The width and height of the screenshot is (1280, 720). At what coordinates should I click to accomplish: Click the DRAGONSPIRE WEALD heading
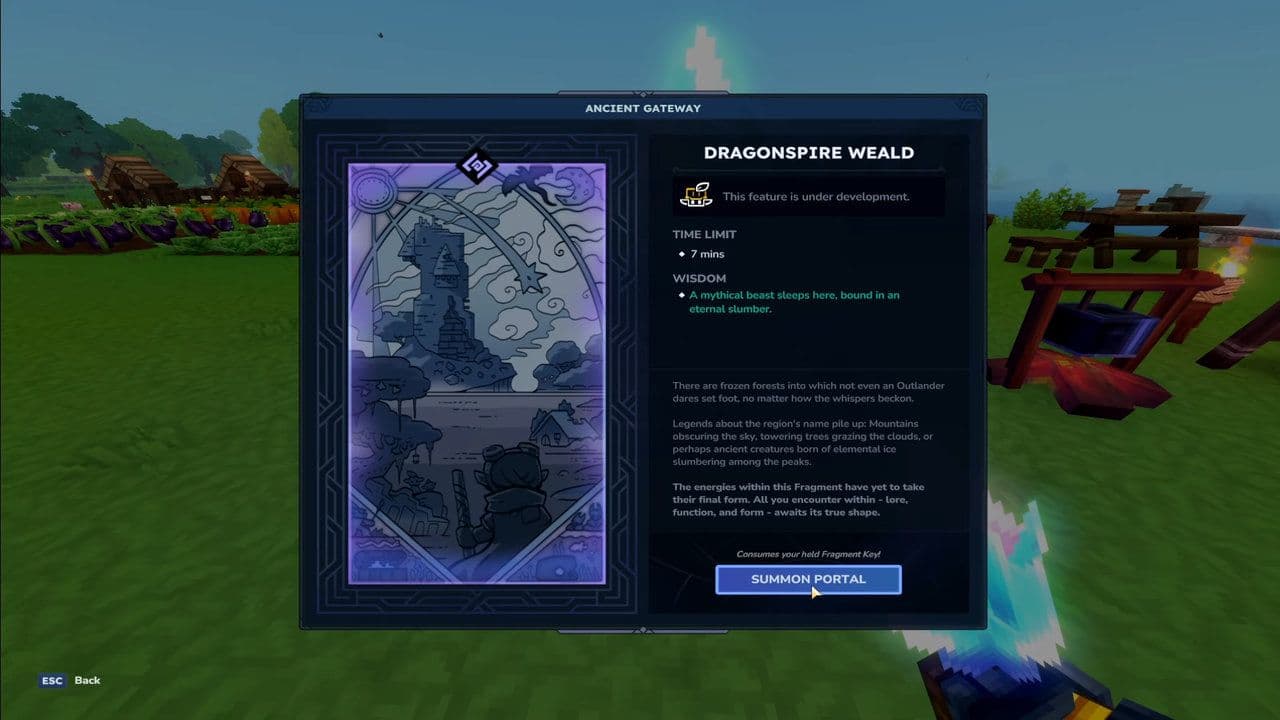(807, 152)
